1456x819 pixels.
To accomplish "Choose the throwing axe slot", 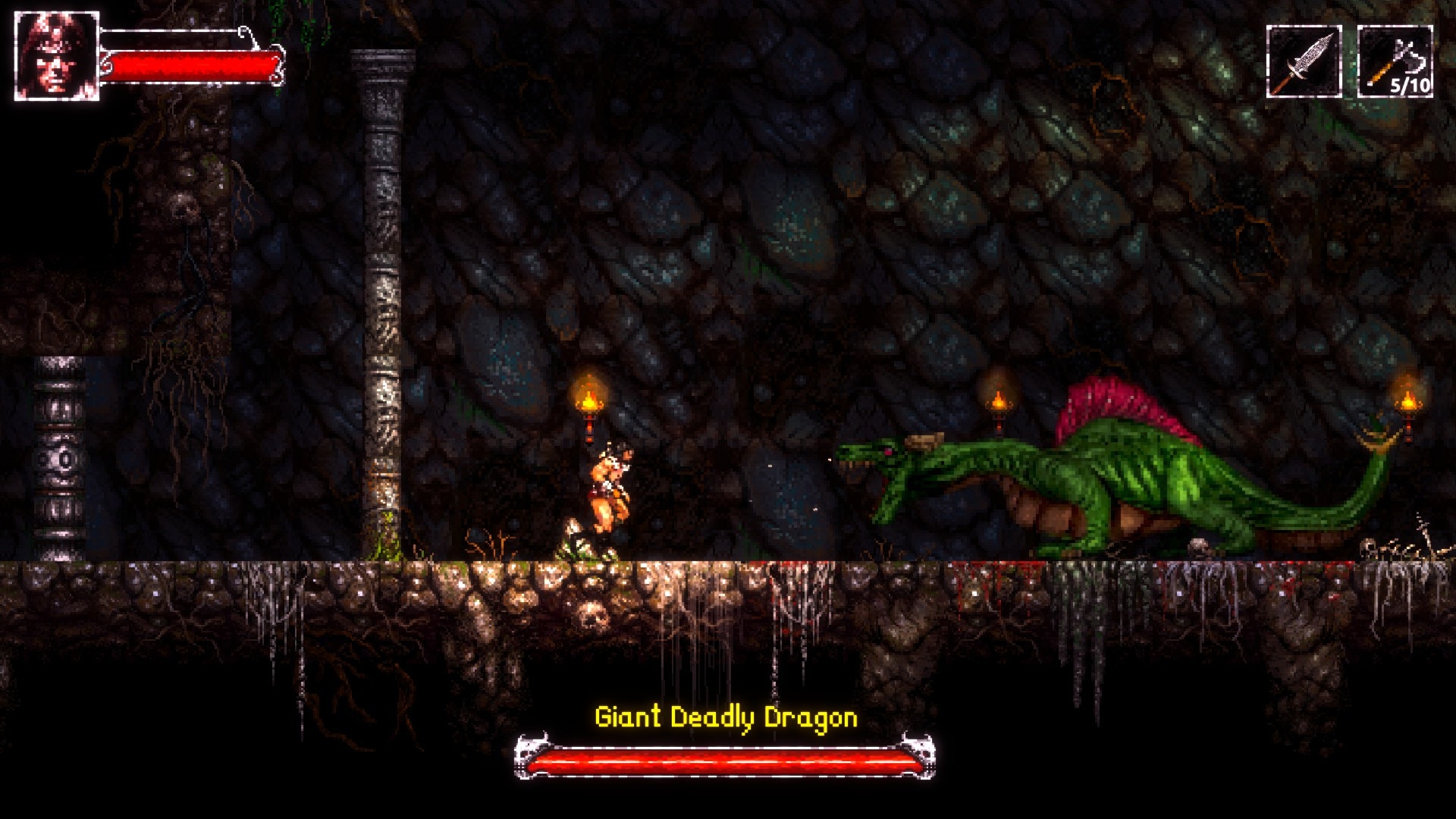I will point(1395,61).
